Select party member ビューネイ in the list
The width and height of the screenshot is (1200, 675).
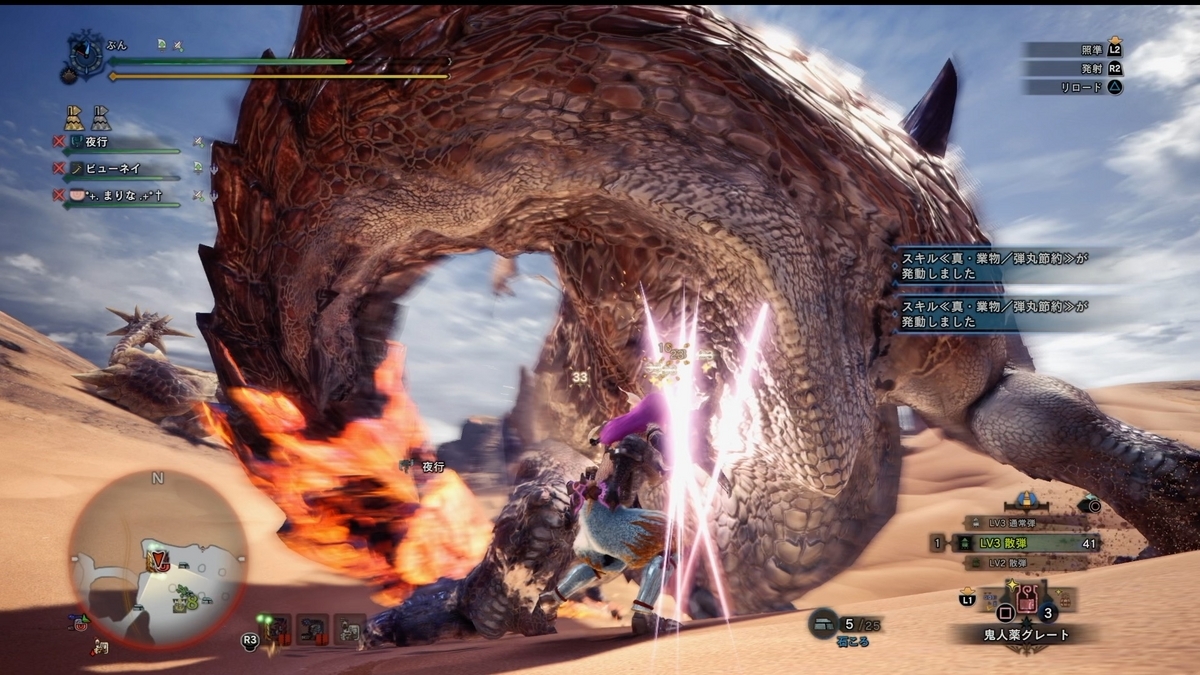point(110,169)
